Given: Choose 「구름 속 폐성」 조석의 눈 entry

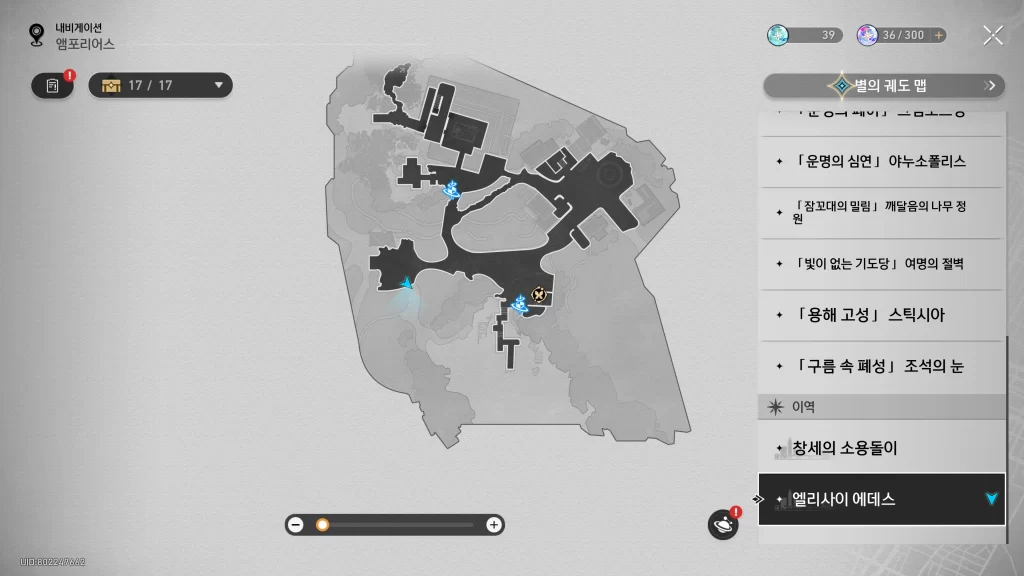Looking at the screenshot, I should click(x=880, y=366).
